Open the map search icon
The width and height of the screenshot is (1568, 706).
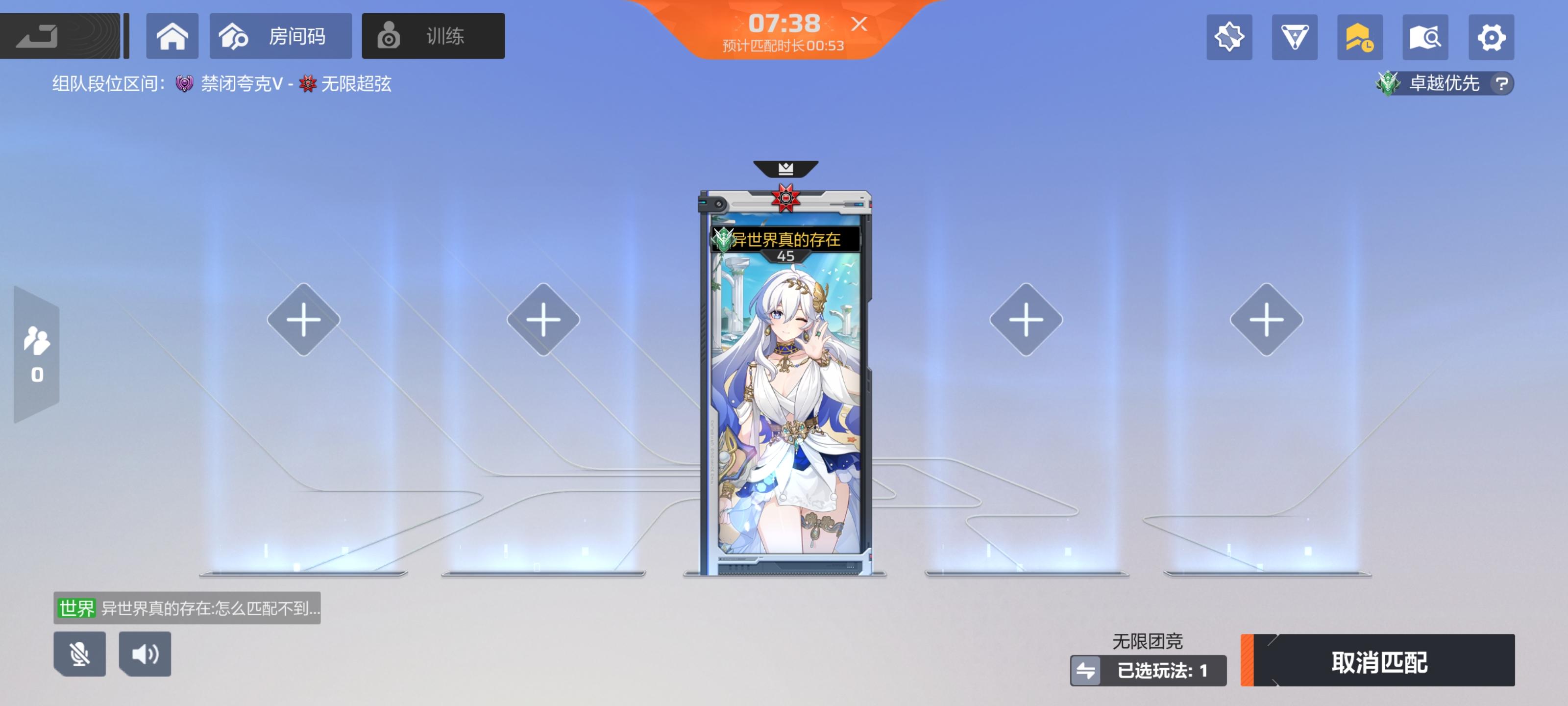point(1425,37)
